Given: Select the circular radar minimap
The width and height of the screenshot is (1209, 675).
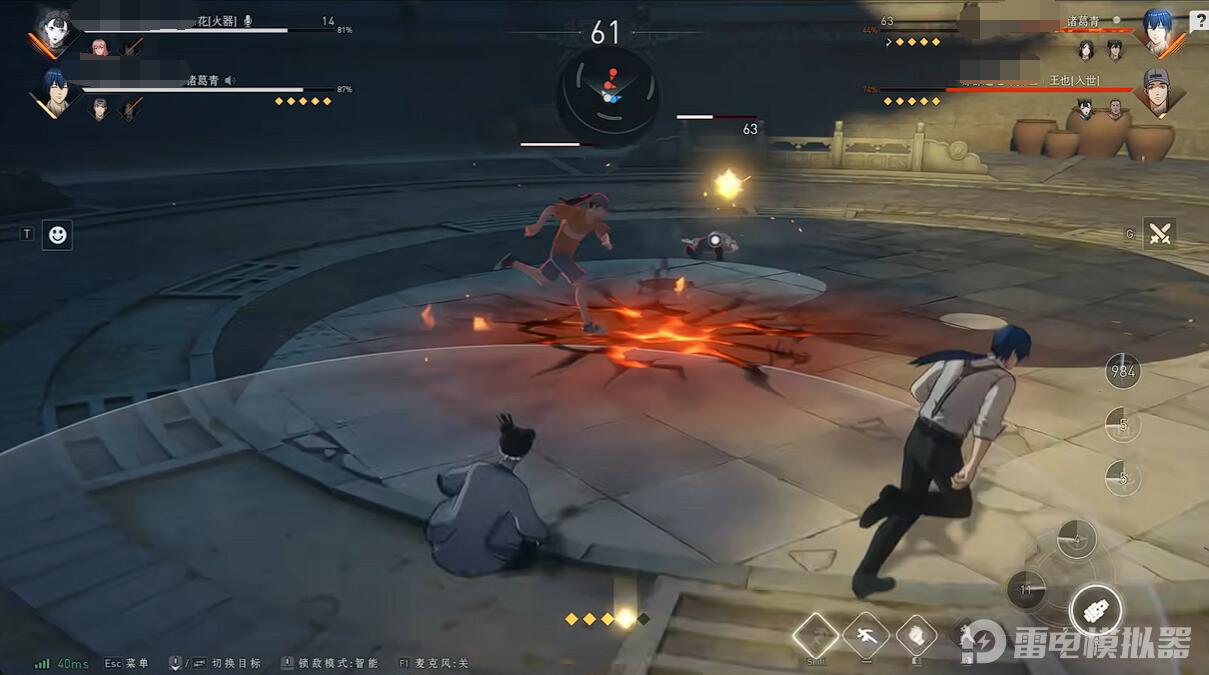Looking at the screenshot, I should tap(608, 91).
